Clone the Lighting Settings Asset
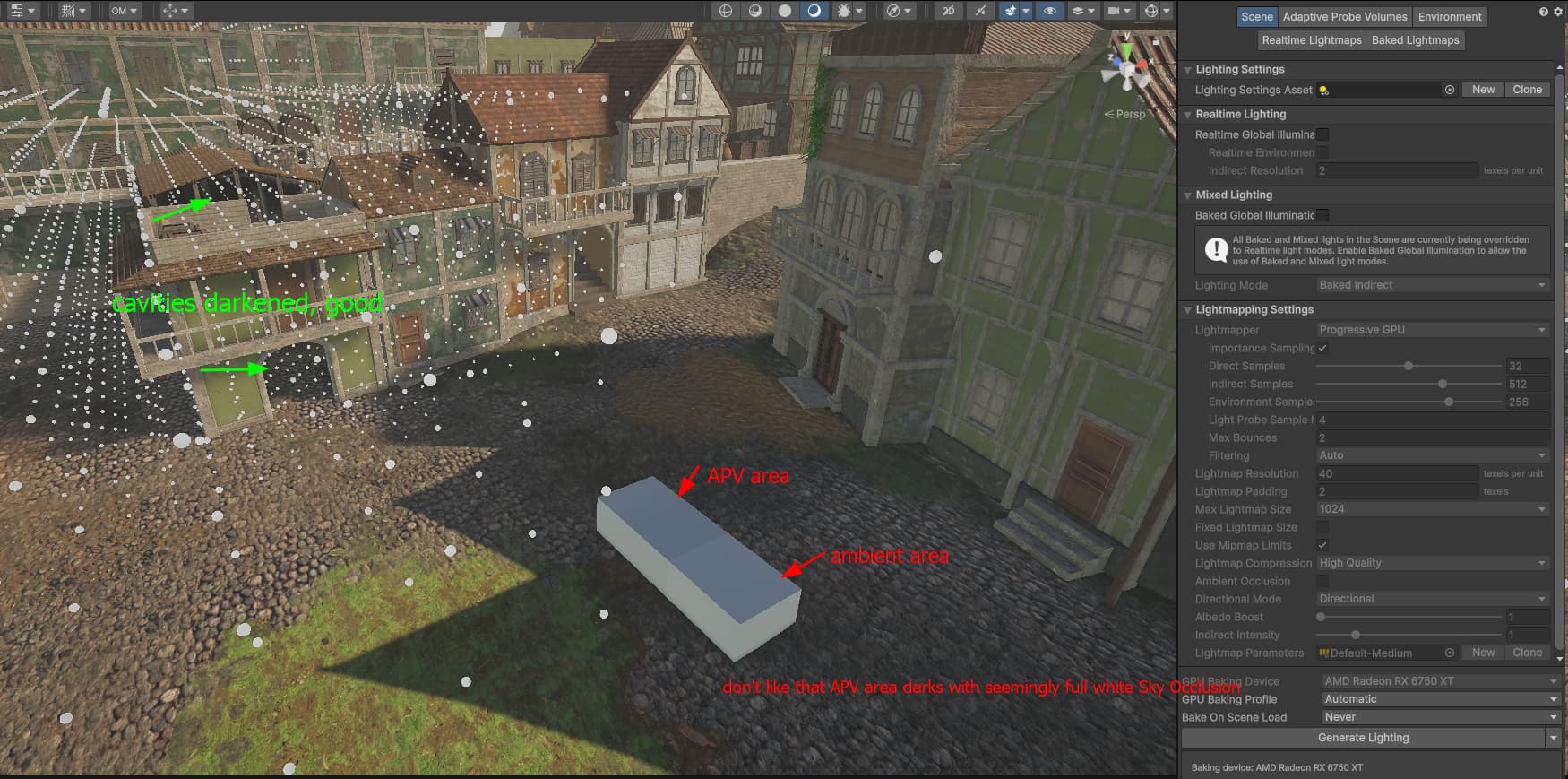Image resolution: width=1568 pixels, height=779 pixels. pos(1528,90)
